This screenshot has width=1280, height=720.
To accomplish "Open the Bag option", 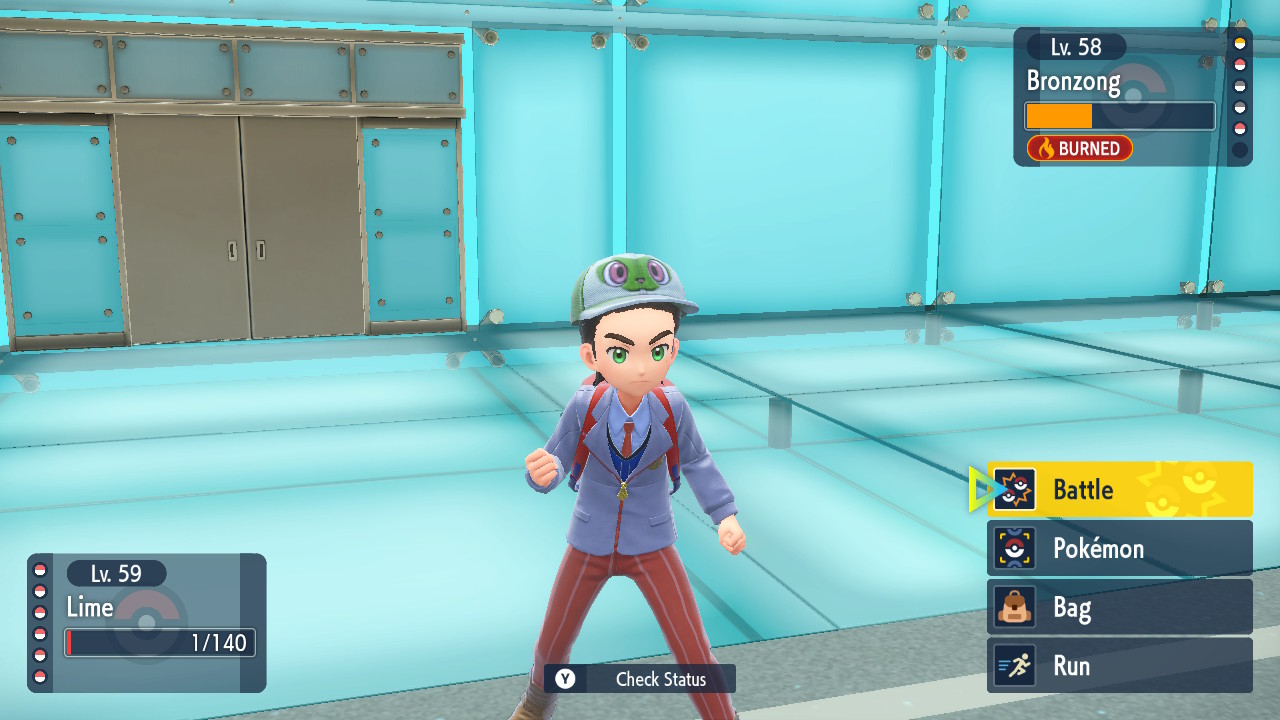I will pos(1119,607).
